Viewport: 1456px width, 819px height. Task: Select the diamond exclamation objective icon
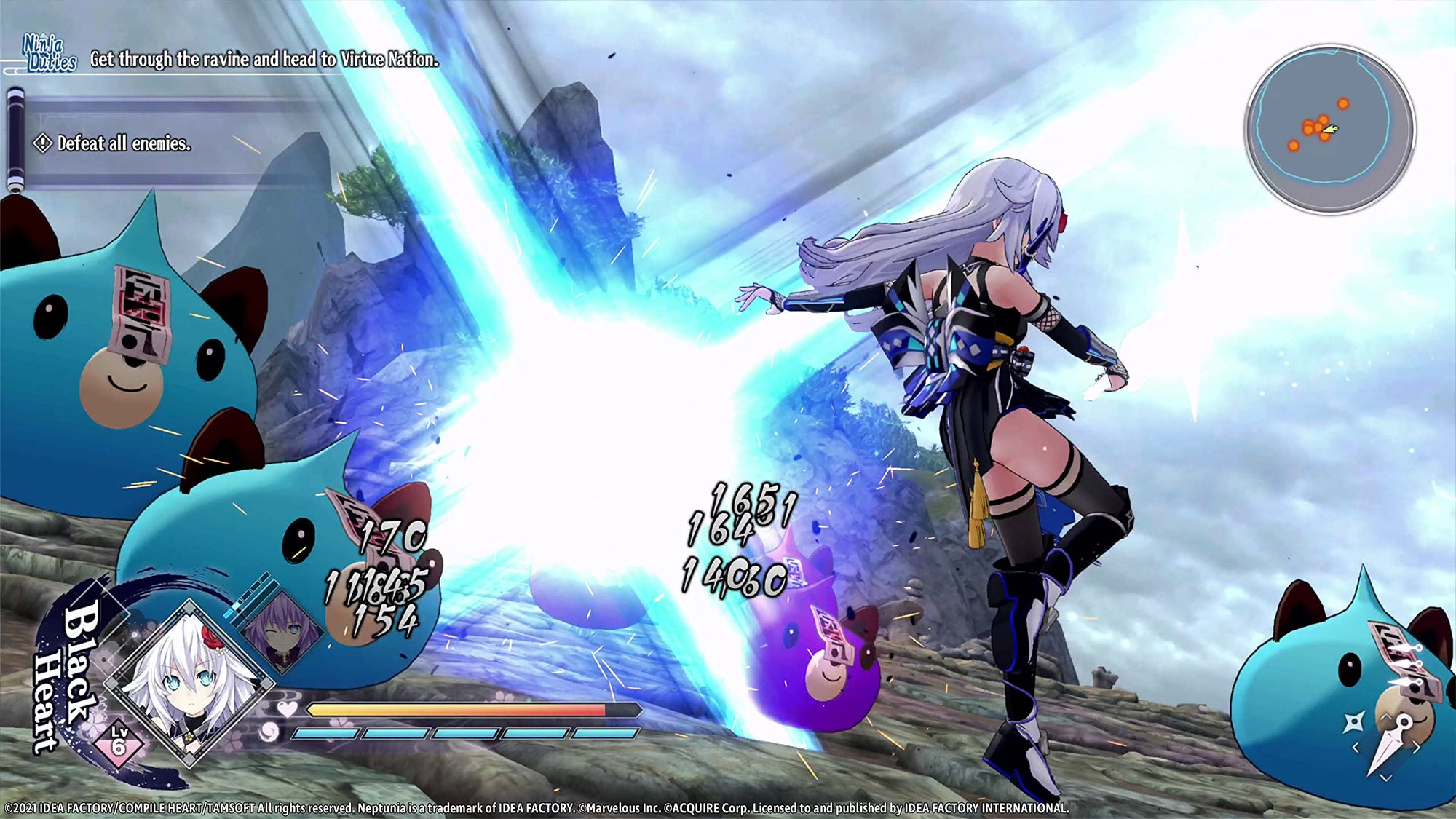tap(42, 144)
